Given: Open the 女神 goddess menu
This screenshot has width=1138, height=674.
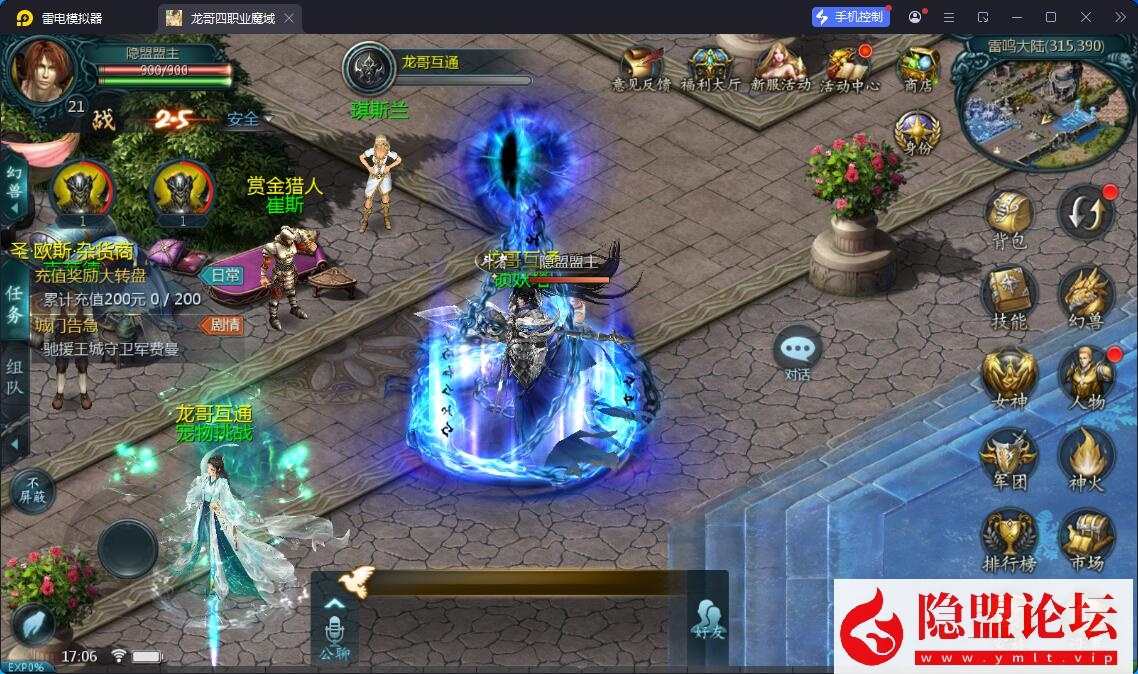Looking at the screenshot, I should point(1007,376).
